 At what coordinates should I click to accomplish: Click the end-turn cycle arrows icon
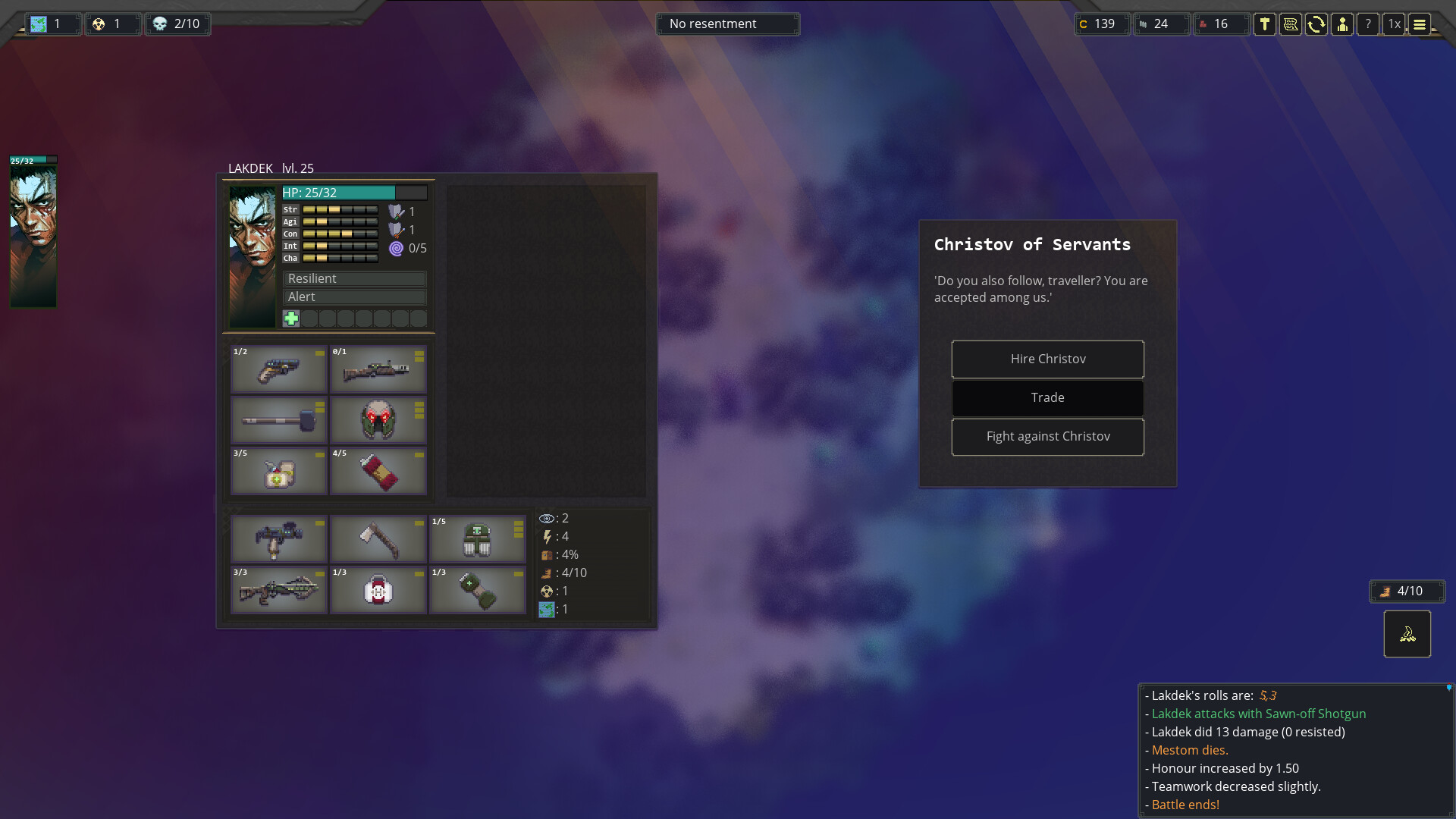(1317, 24)
